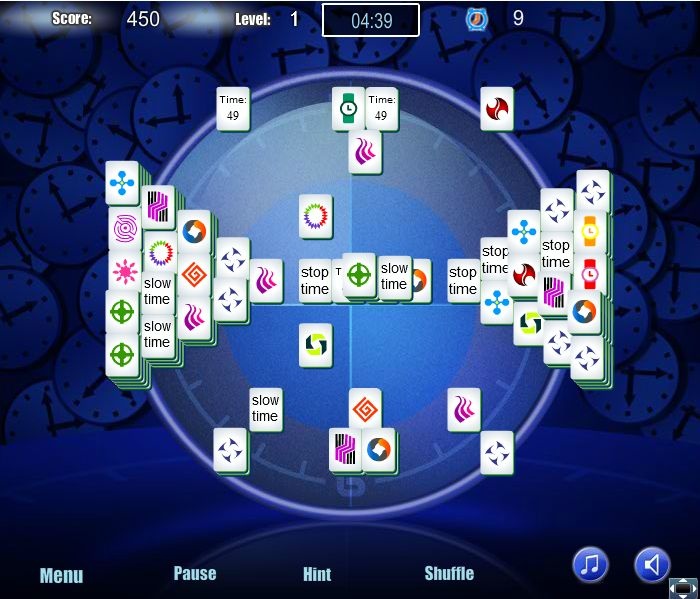Use the Hint button
The width and height of the screenshot is (700, 599).
317,574
